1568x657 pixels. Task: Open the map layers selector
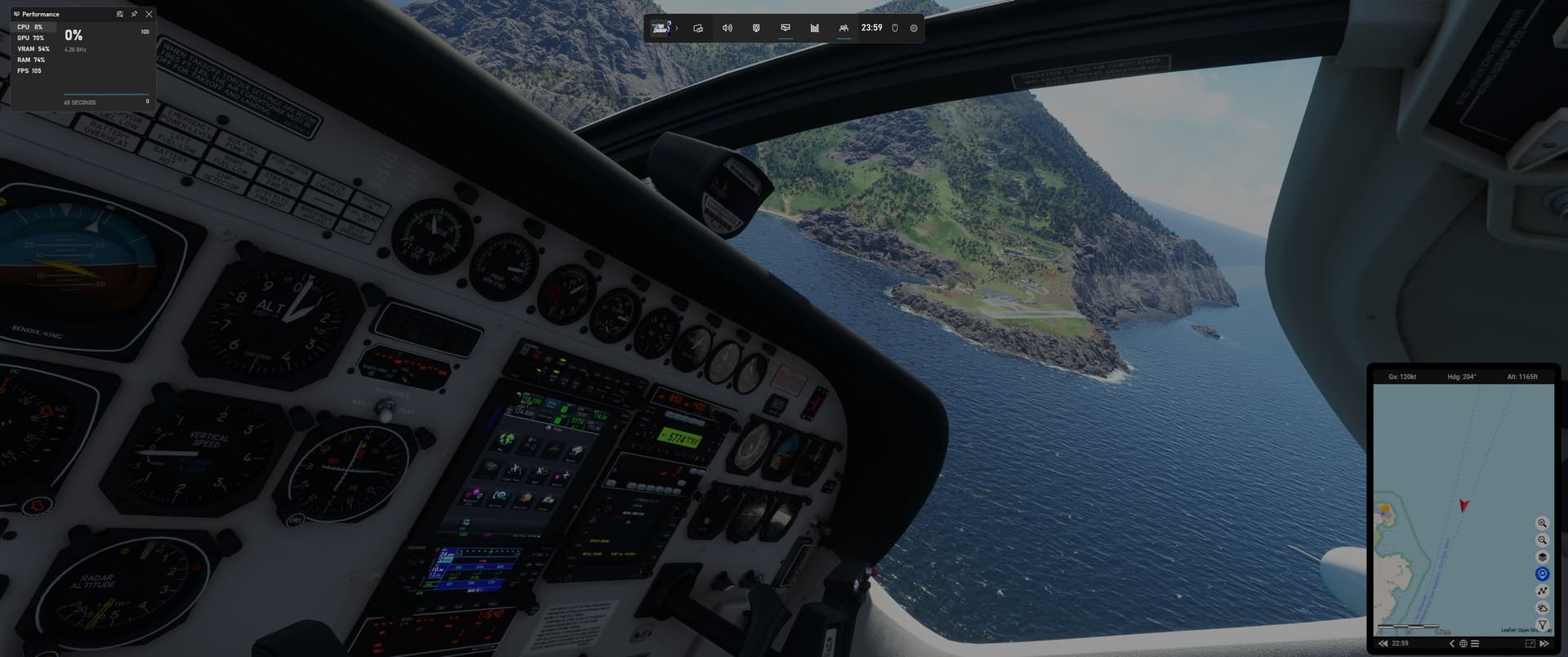click(x=1543, y=556)
